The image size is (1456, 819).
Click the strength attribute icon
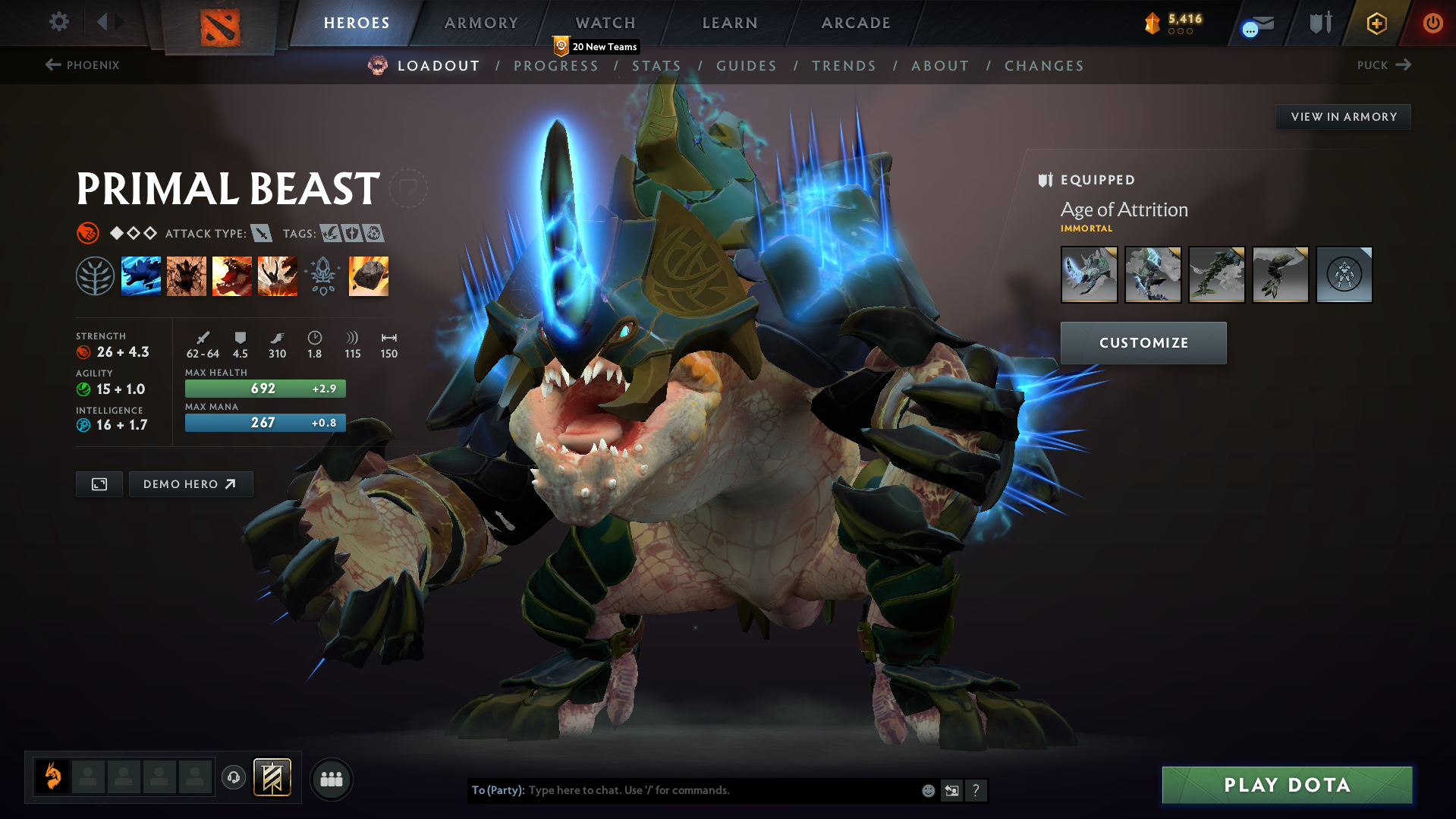[83, 351]
